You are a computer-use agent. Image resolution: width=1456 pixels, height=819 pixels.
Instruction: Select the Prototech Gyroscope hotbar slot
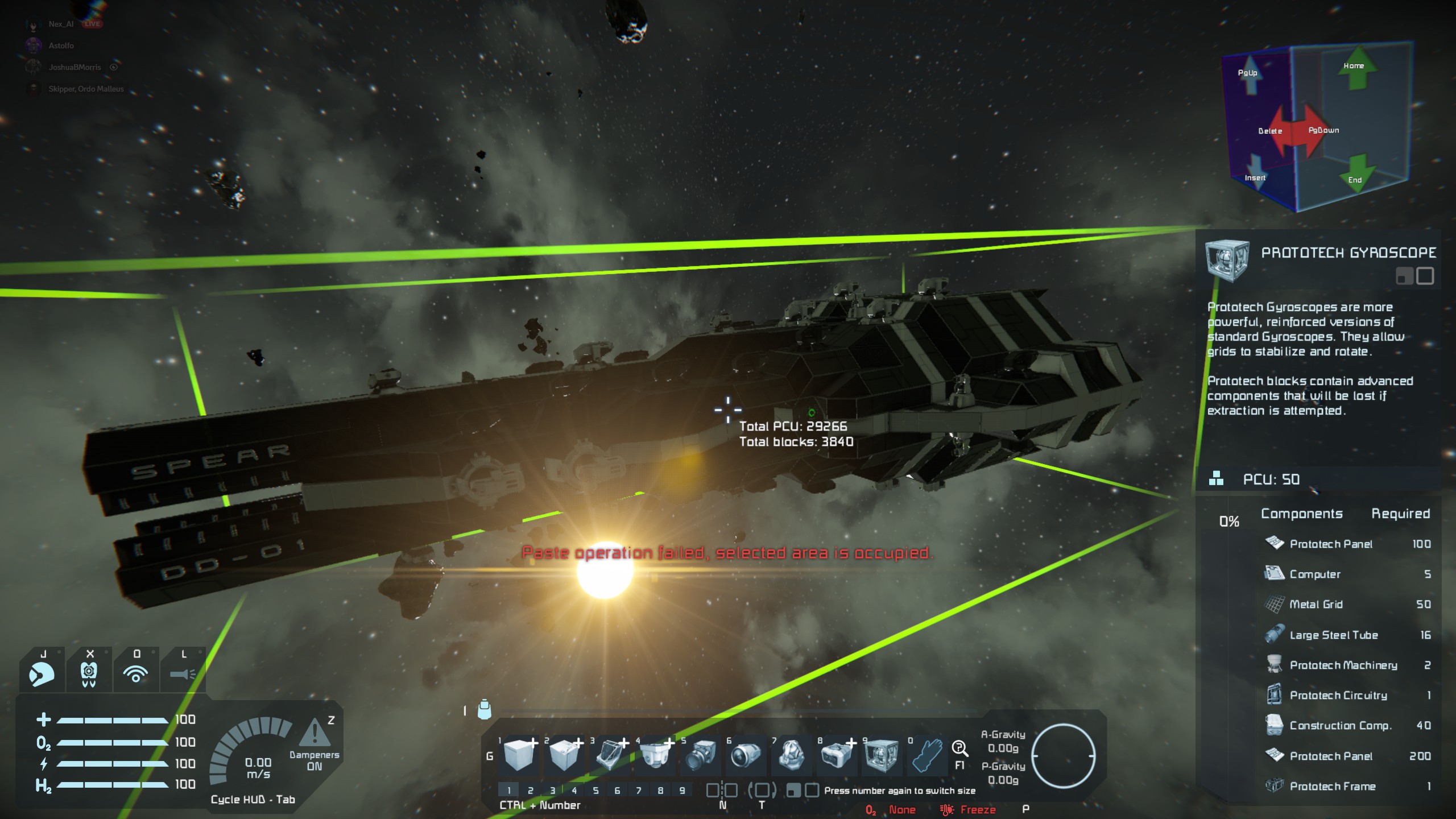click(882, 755)
